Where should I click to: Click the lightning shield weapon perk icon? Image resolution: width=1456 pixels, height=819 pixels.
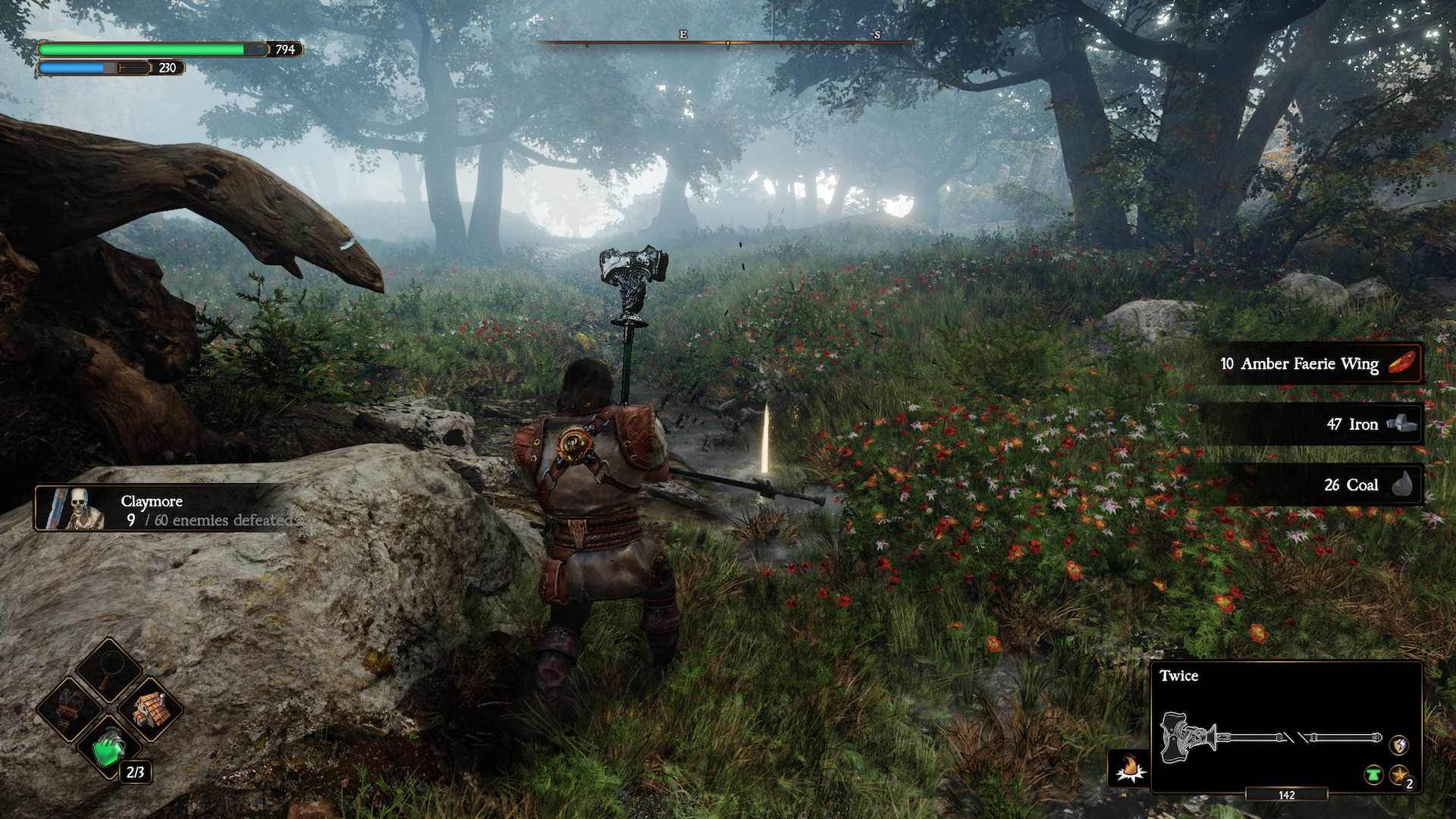pyautogui.click(x=1399, y=745)
